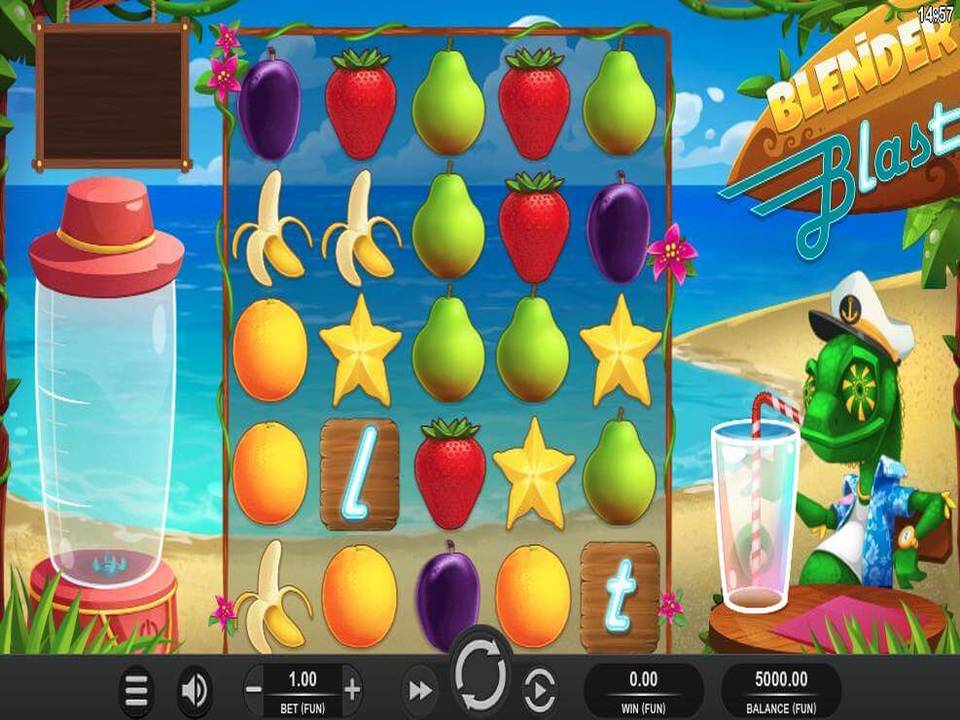Open the hamburger menu

pos(136,690)
